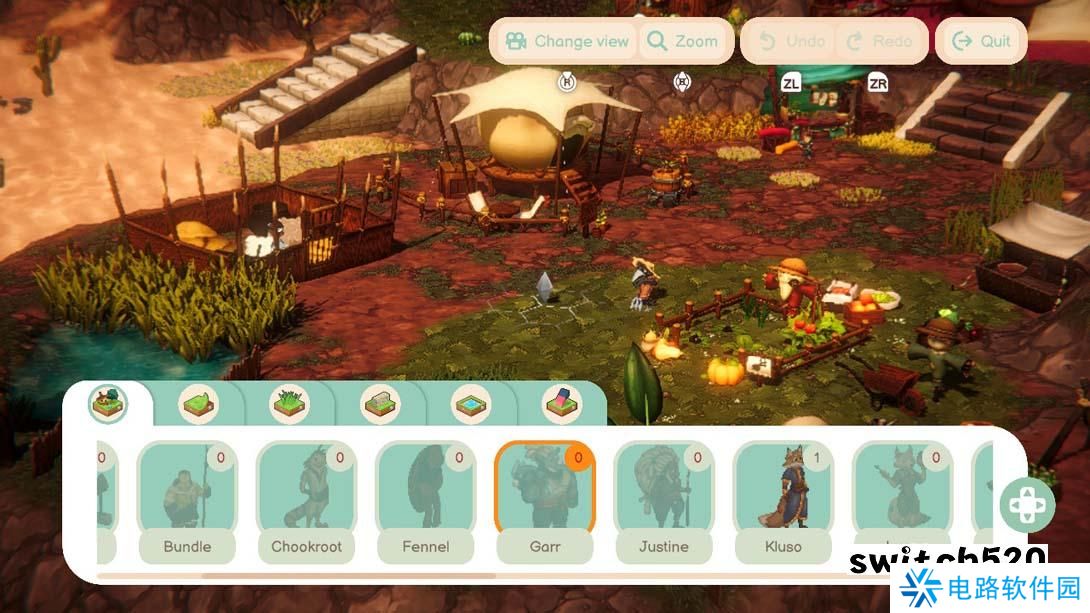Open the water pond tile tab

tap(471, 404)
